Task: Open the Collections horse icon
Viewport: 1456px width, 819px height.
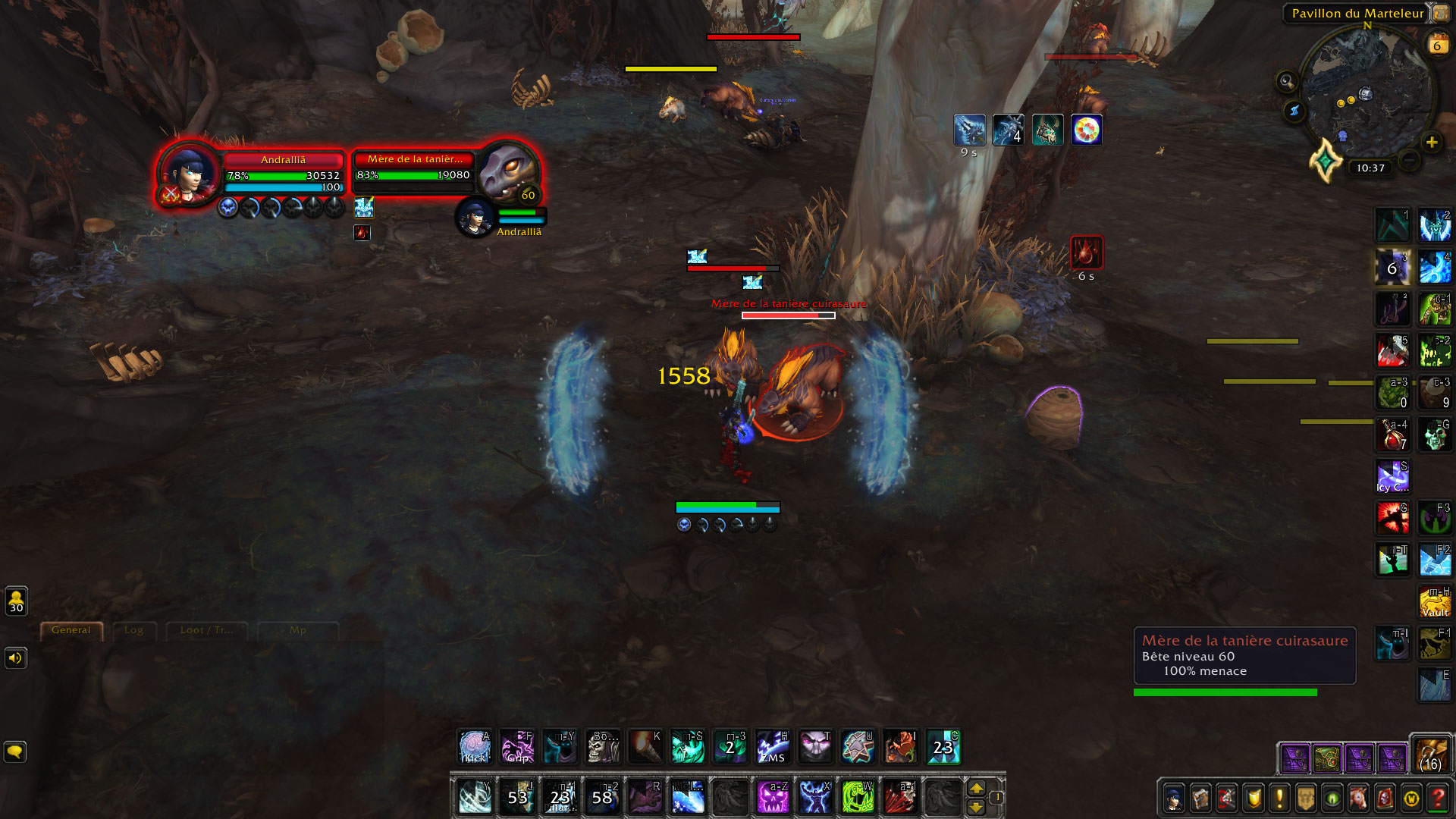Action: [x=1359, y=799]
